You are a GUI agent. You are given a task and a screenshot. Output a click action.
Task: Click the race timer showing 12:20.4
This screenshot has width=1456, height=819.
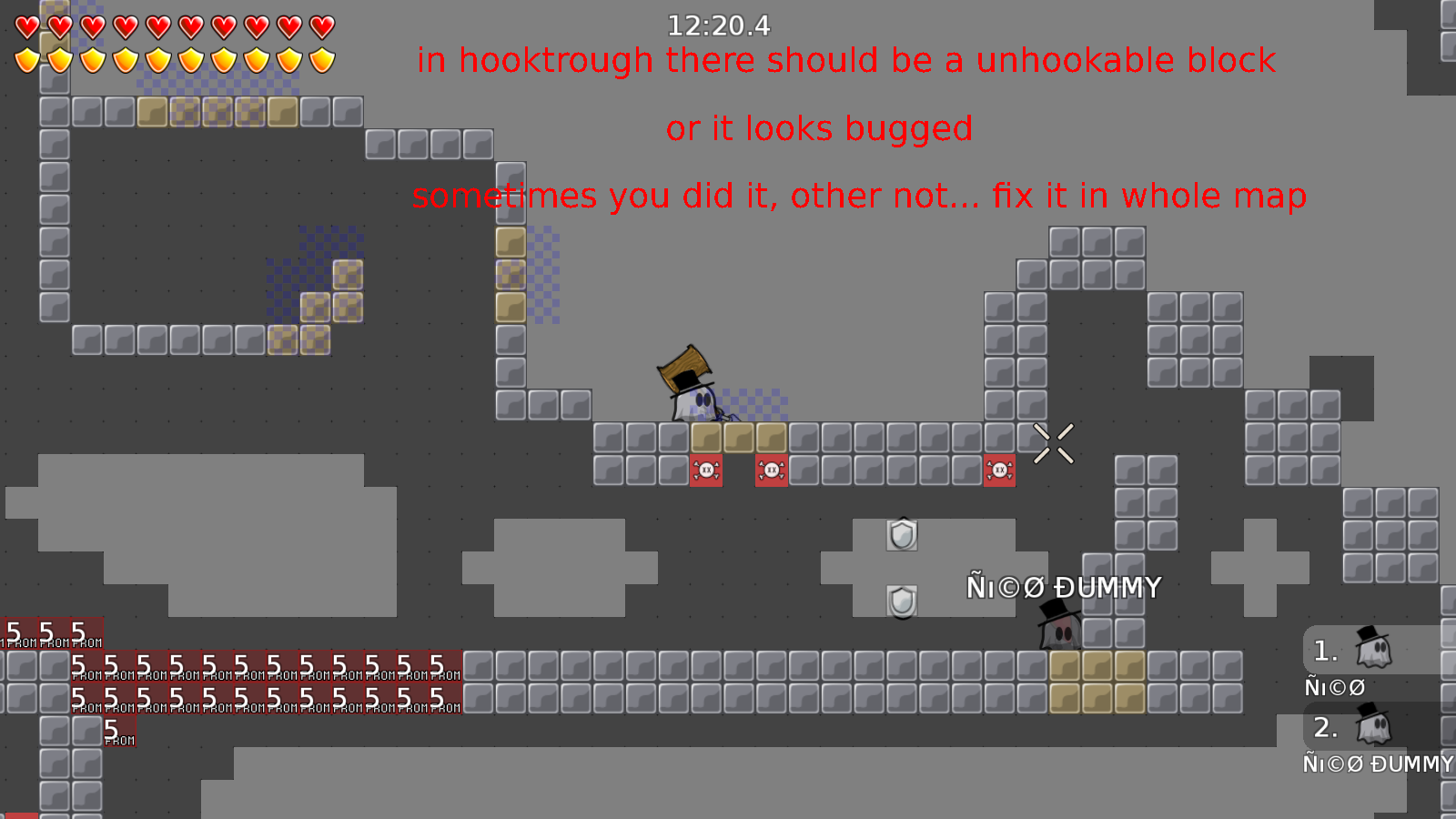[717, 26]
